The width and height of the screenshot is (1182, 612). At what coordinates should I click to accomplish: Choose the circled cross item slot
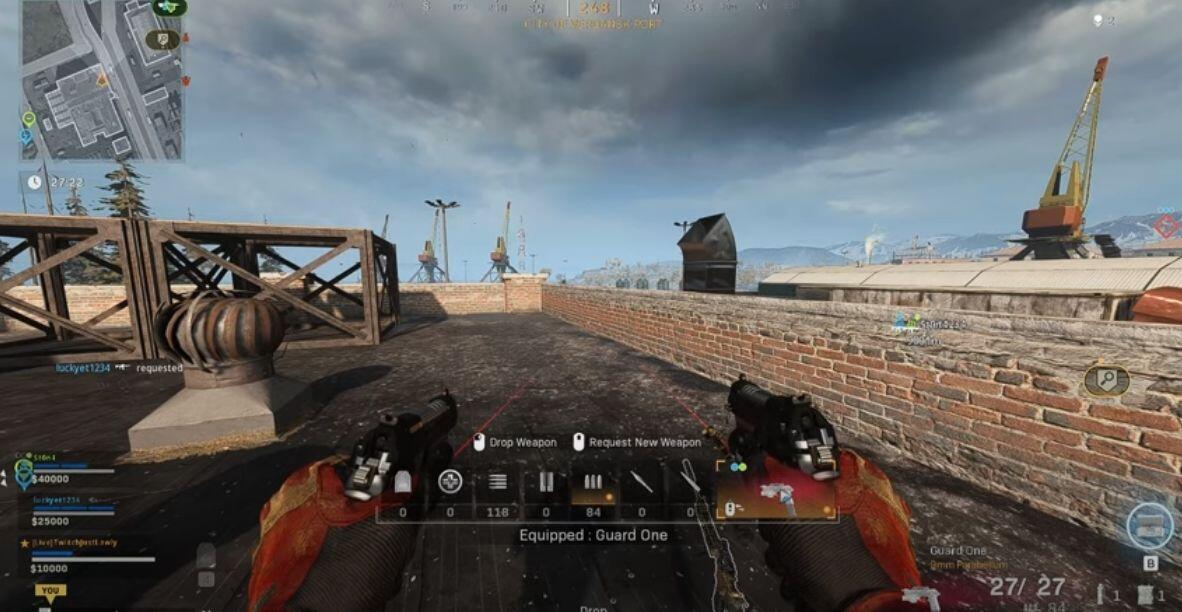tap(450, 483)
